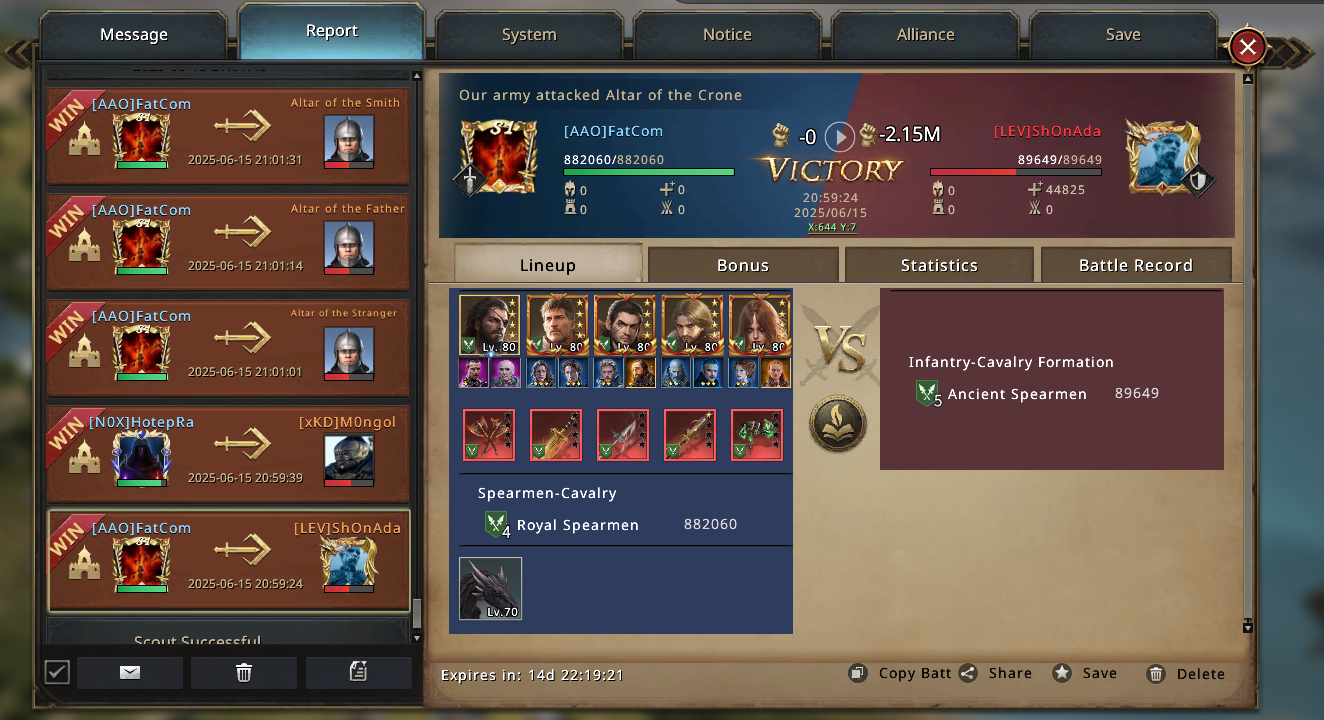
Task: Switch to the Message tab
Action: coord(134,35)
